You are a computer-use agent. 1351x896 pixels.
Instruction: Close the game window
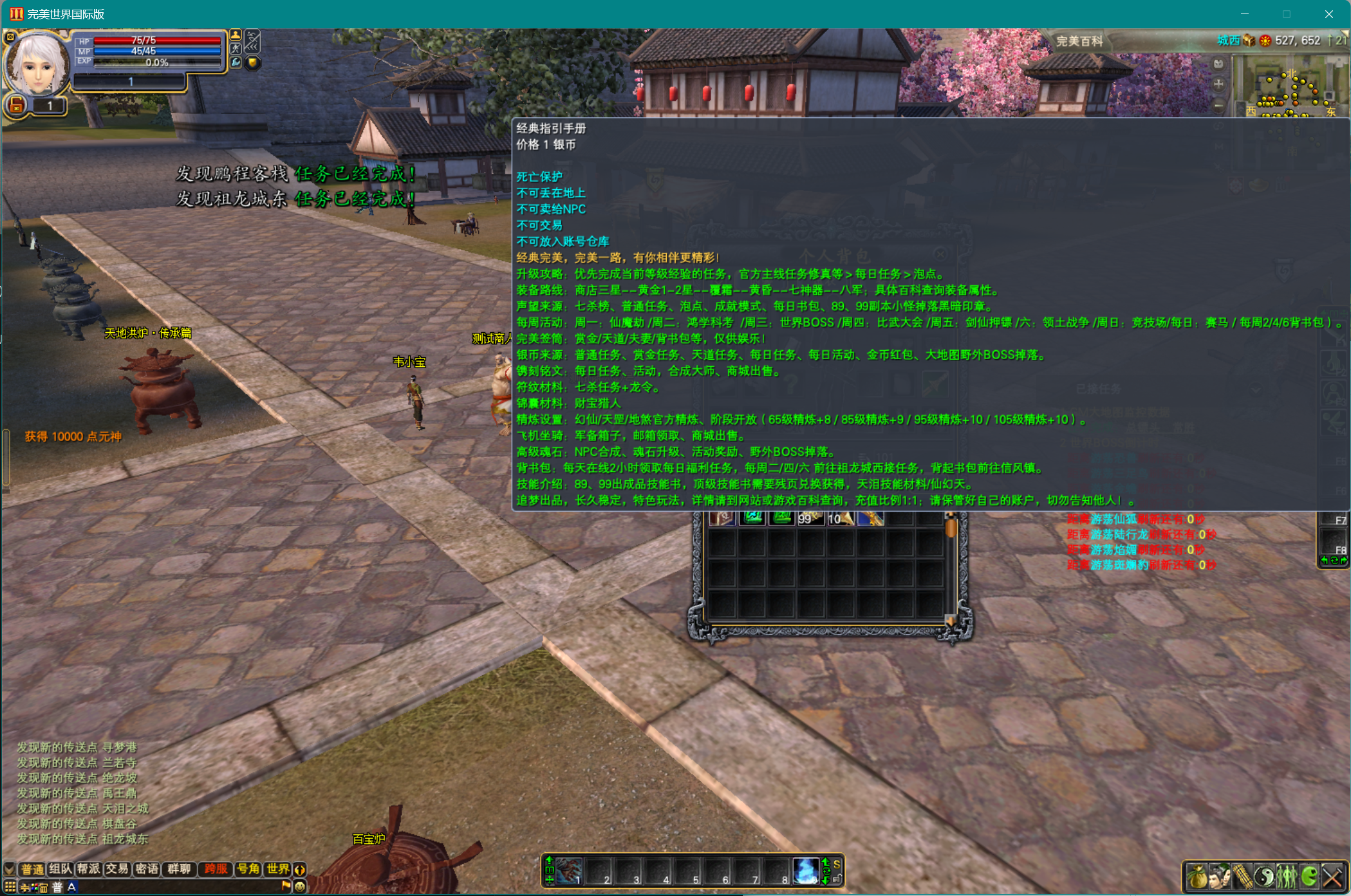pyautogui.click(x=1328, y=14)
